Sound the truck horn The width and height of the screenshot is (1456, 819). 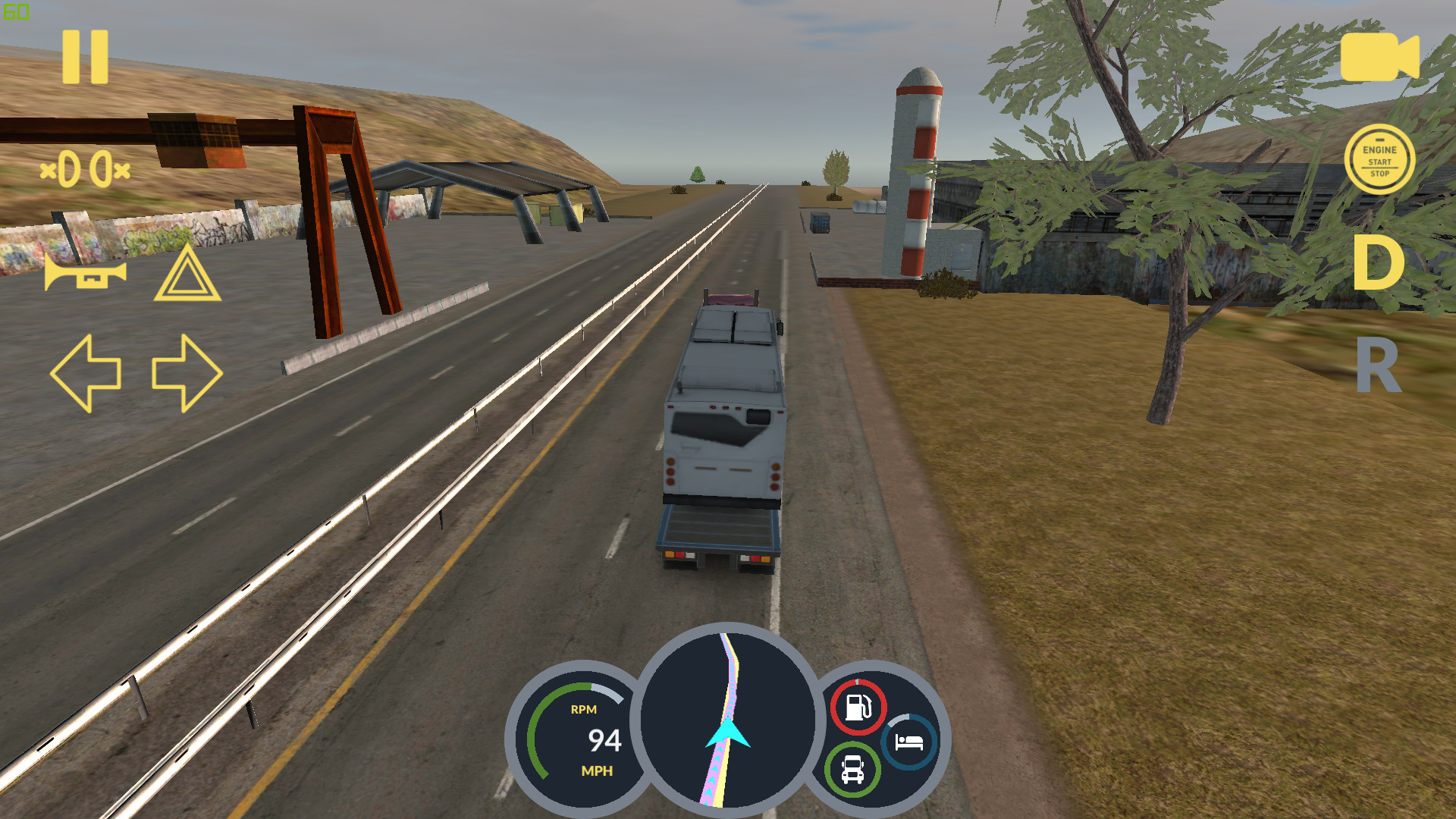point(85,273)
